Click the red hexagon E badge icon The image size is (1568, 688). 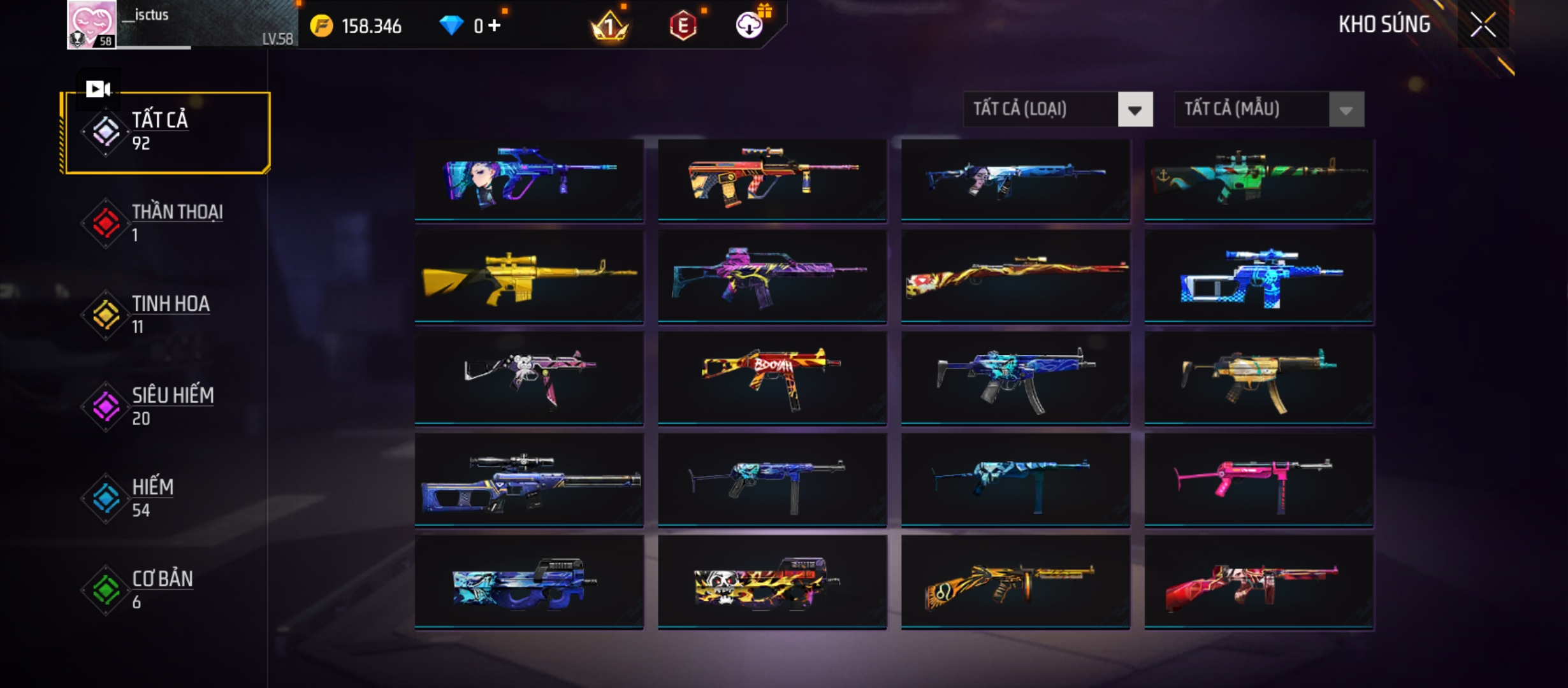[683, 26]
